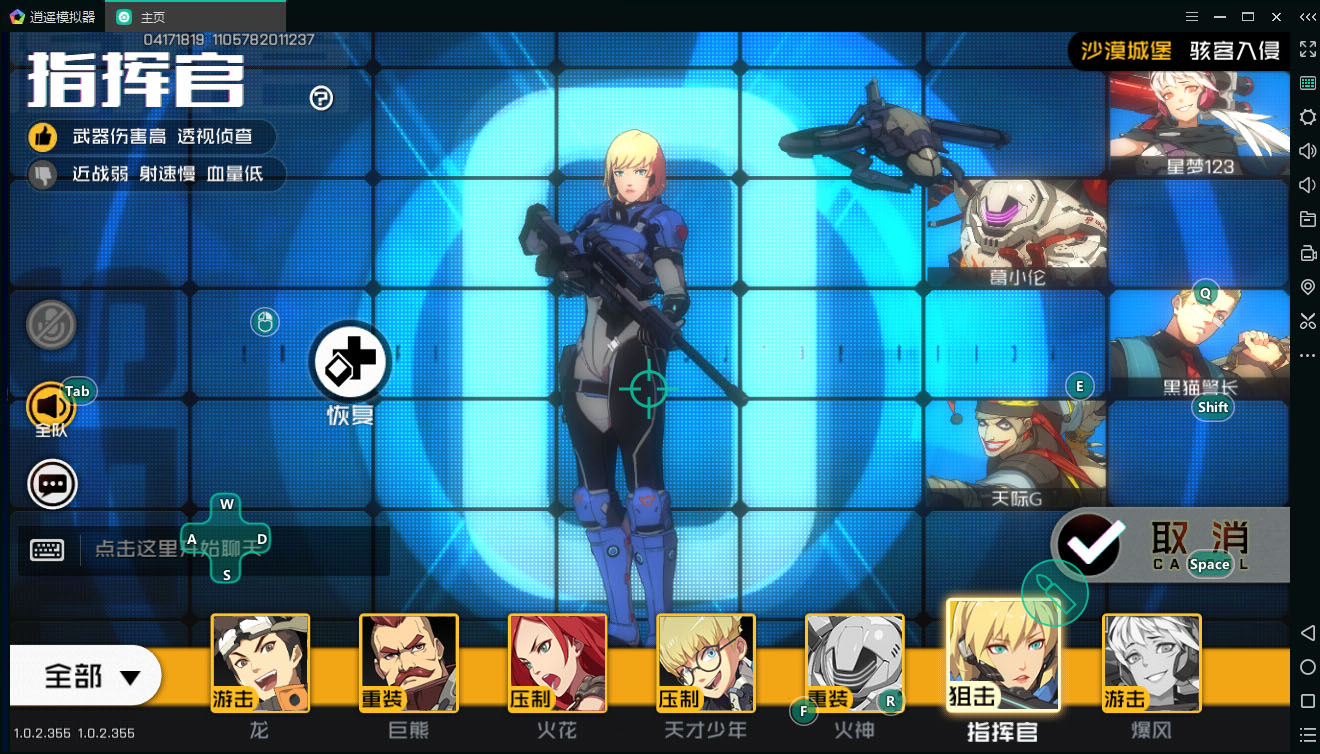Image resolution: width=1320 pixels, height=754 pixels.
Task: Choose the 巨熊 heavy hero
Action: coord(408,662)
